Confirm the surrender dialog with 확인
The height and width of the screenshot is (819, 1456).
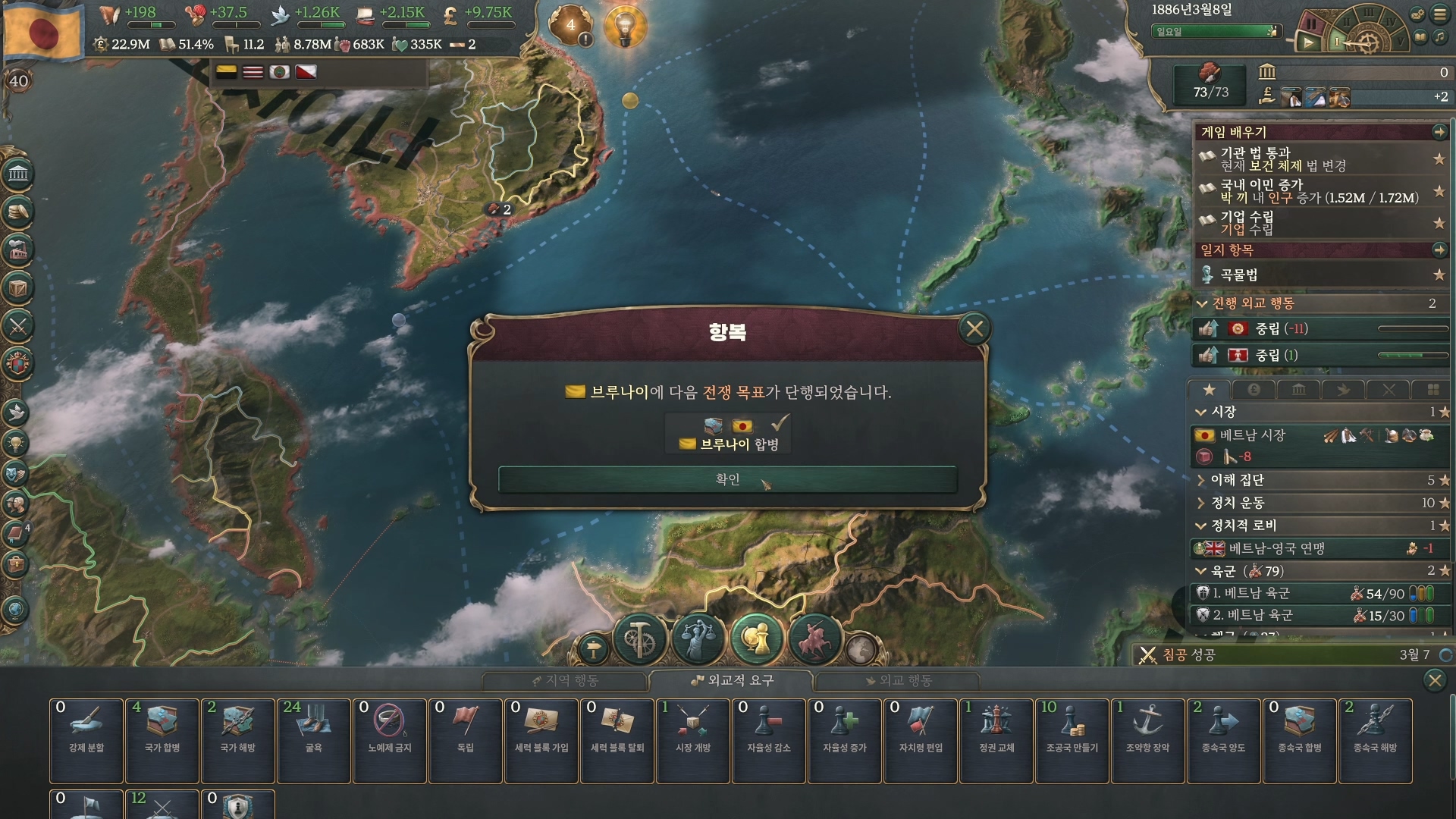[727, 479]
